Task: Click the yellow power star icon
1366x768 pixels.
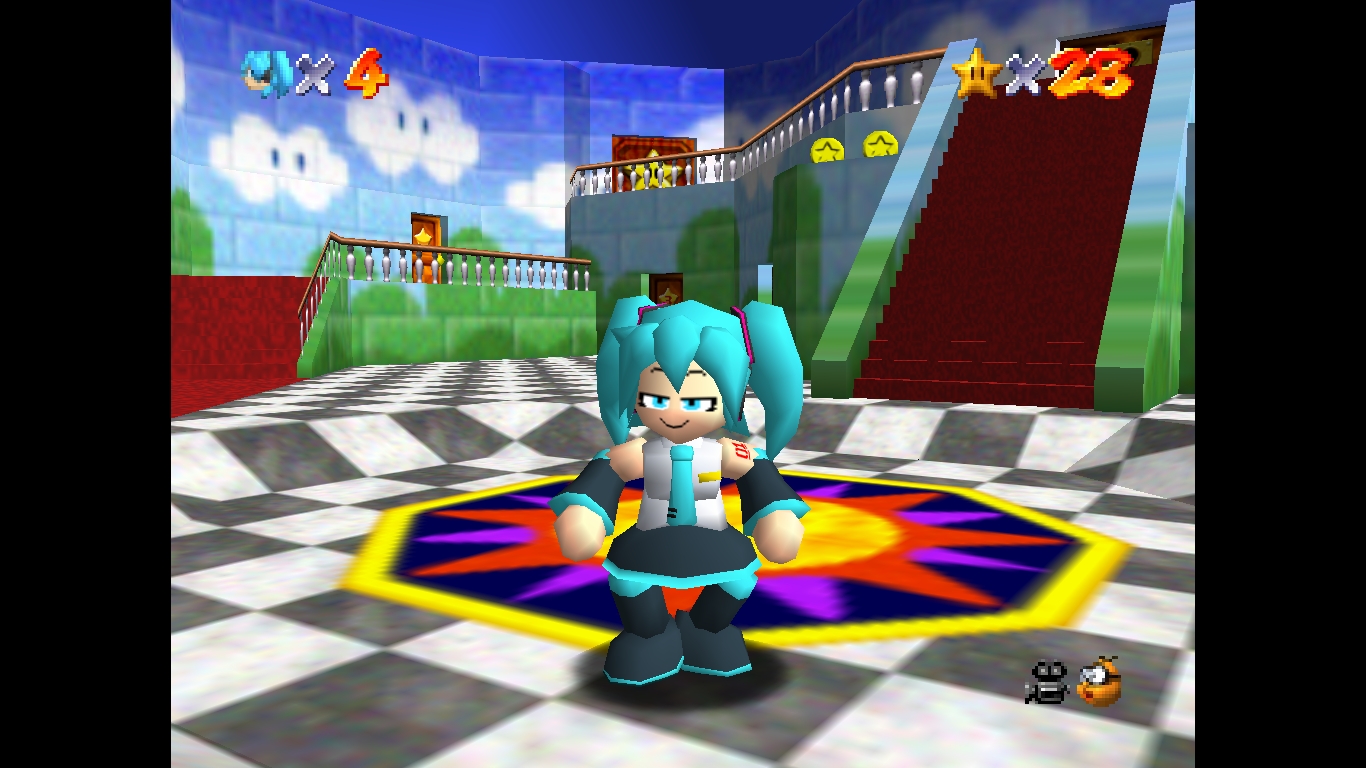Action: tap(976, 73)
